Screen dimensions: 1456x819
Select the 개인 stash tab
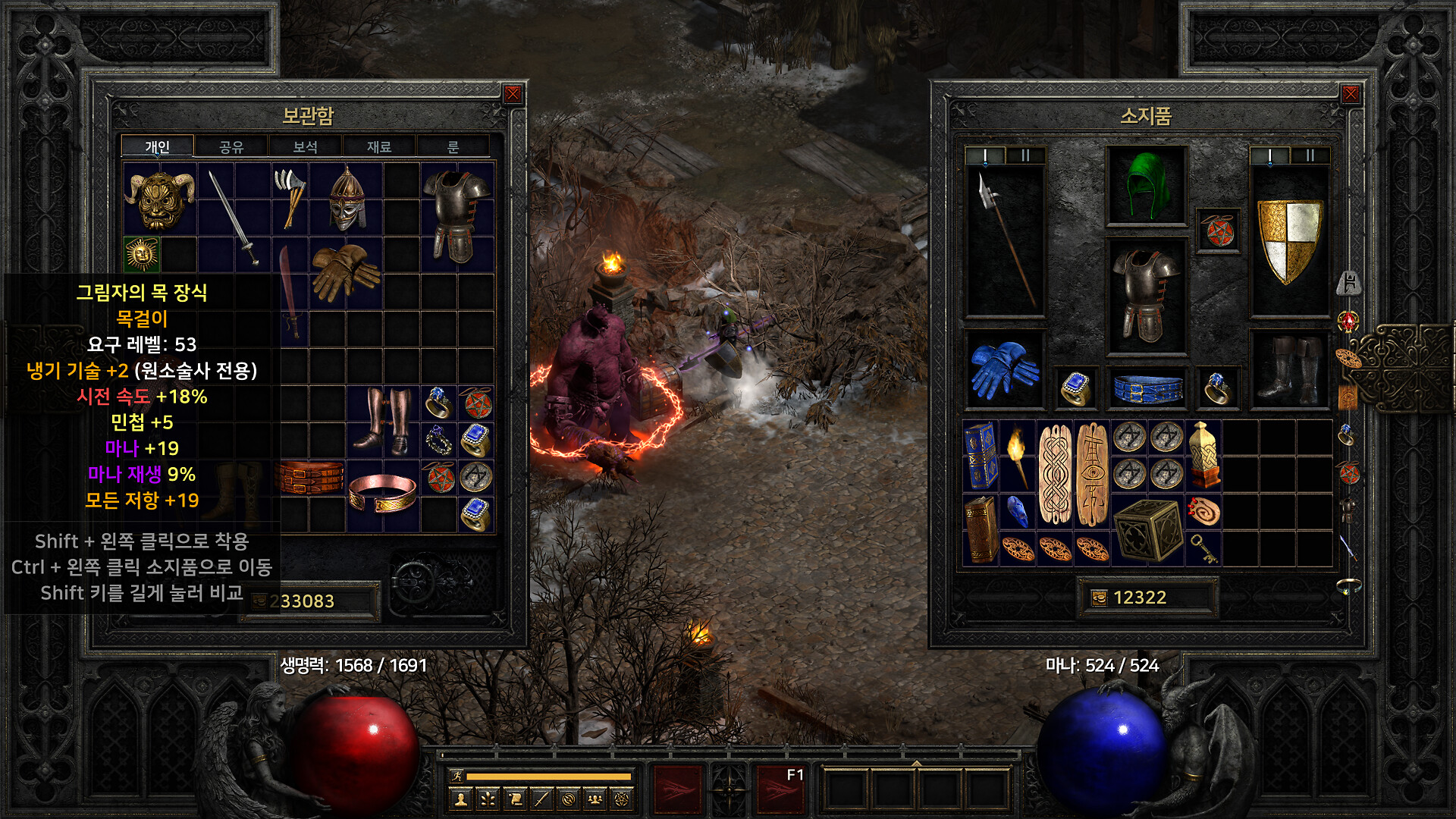click(158, 146)
